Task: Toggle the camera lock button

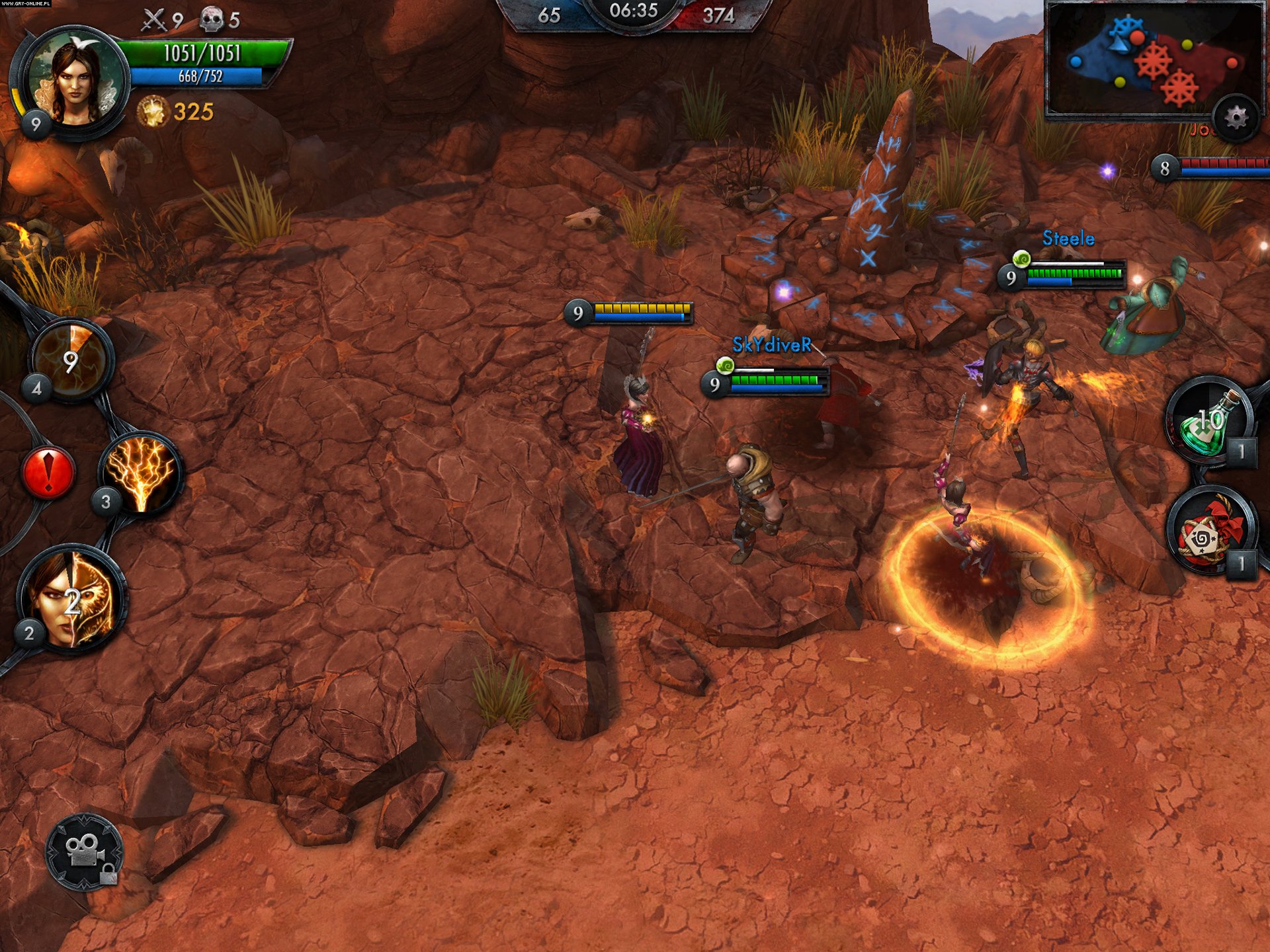Action: click(x=85, y=852)
